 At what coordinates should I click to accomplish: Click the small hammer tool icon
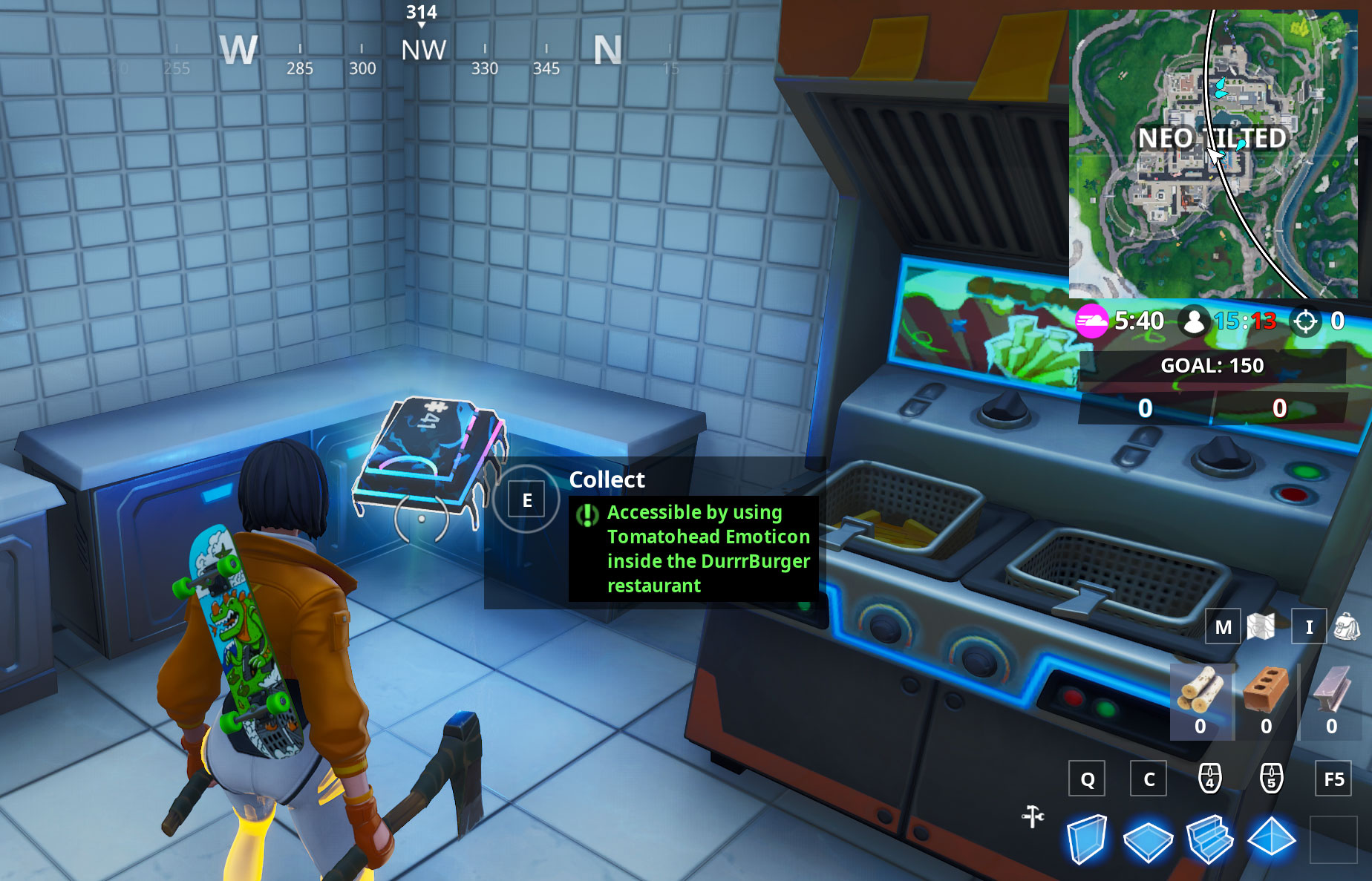tap(1032, 815)
